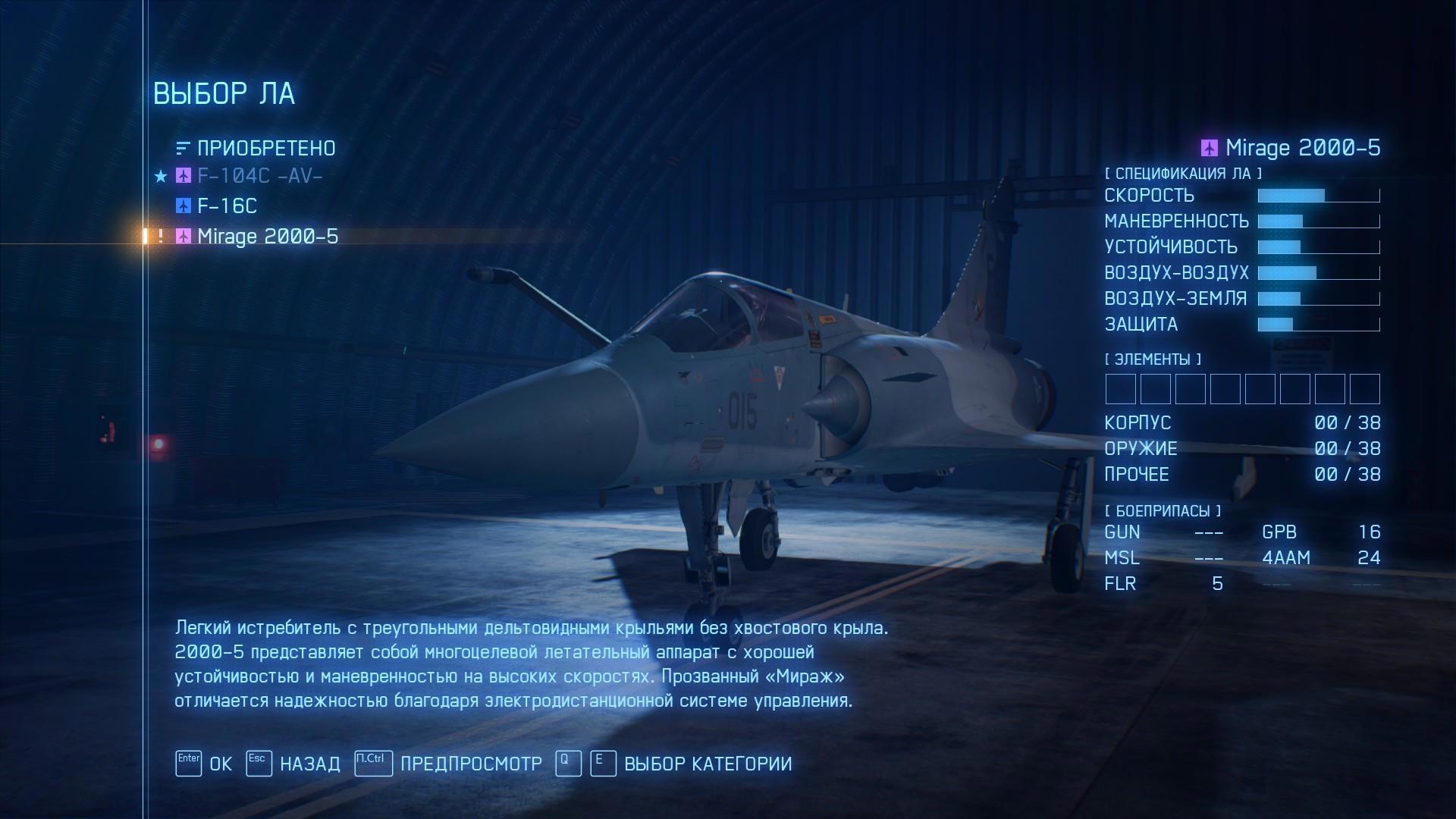Image resolution: width=1456 pixels, height=819 pixels.
Task: Select the Mirage 2000-5 entry
Action: click(267, 237)
